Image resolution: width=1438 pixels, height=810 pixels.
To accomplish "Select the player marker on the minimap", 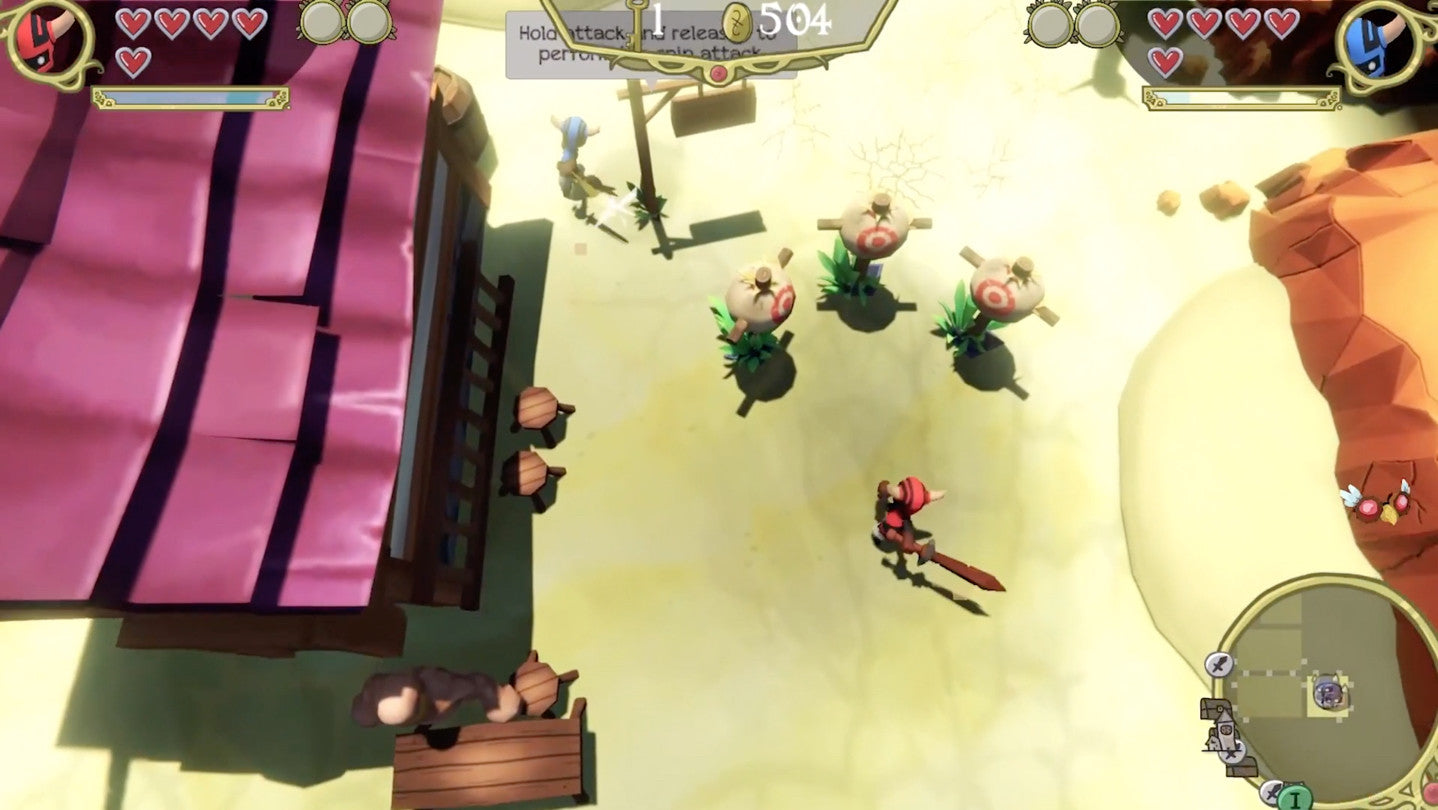I will (1328, 694).
